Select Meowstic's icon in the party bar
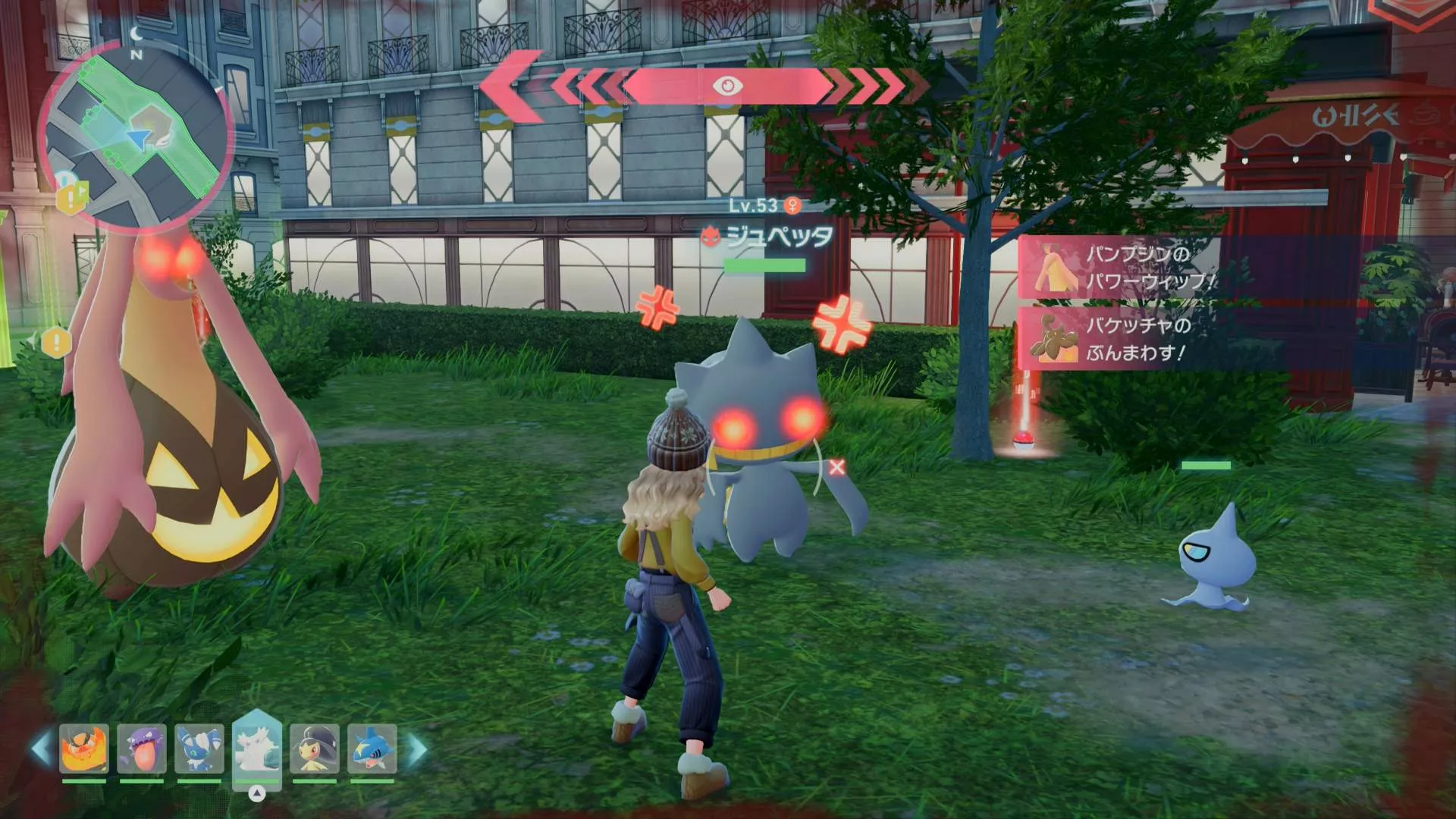This screenshot has width=1456, height=819. pos(199,748)
